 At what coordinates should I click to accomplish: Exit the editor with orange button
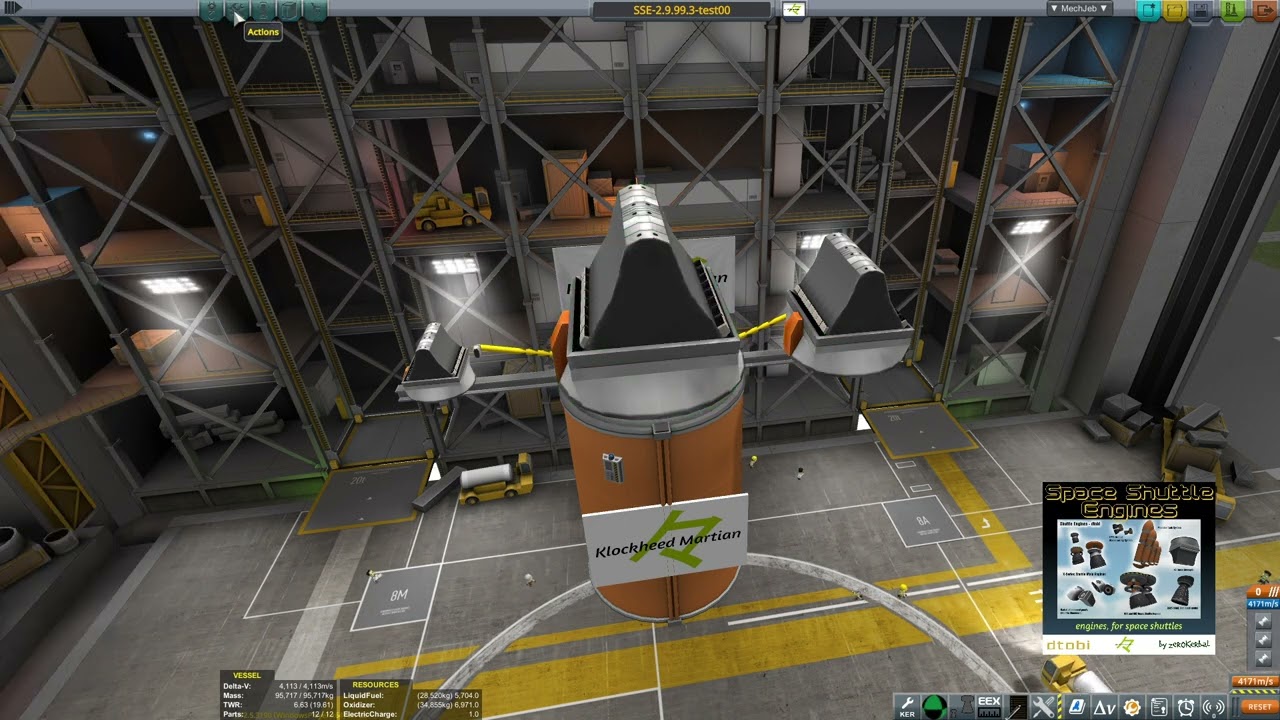click(x=1262, y=10)
